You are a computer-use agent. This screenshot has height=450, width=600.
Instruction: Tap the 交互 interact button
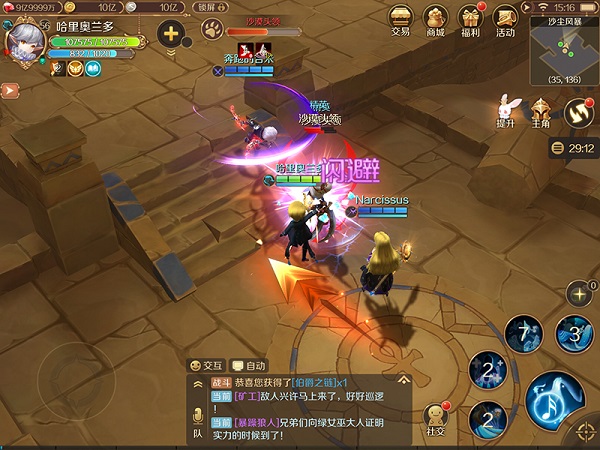(x=206, y=366)
